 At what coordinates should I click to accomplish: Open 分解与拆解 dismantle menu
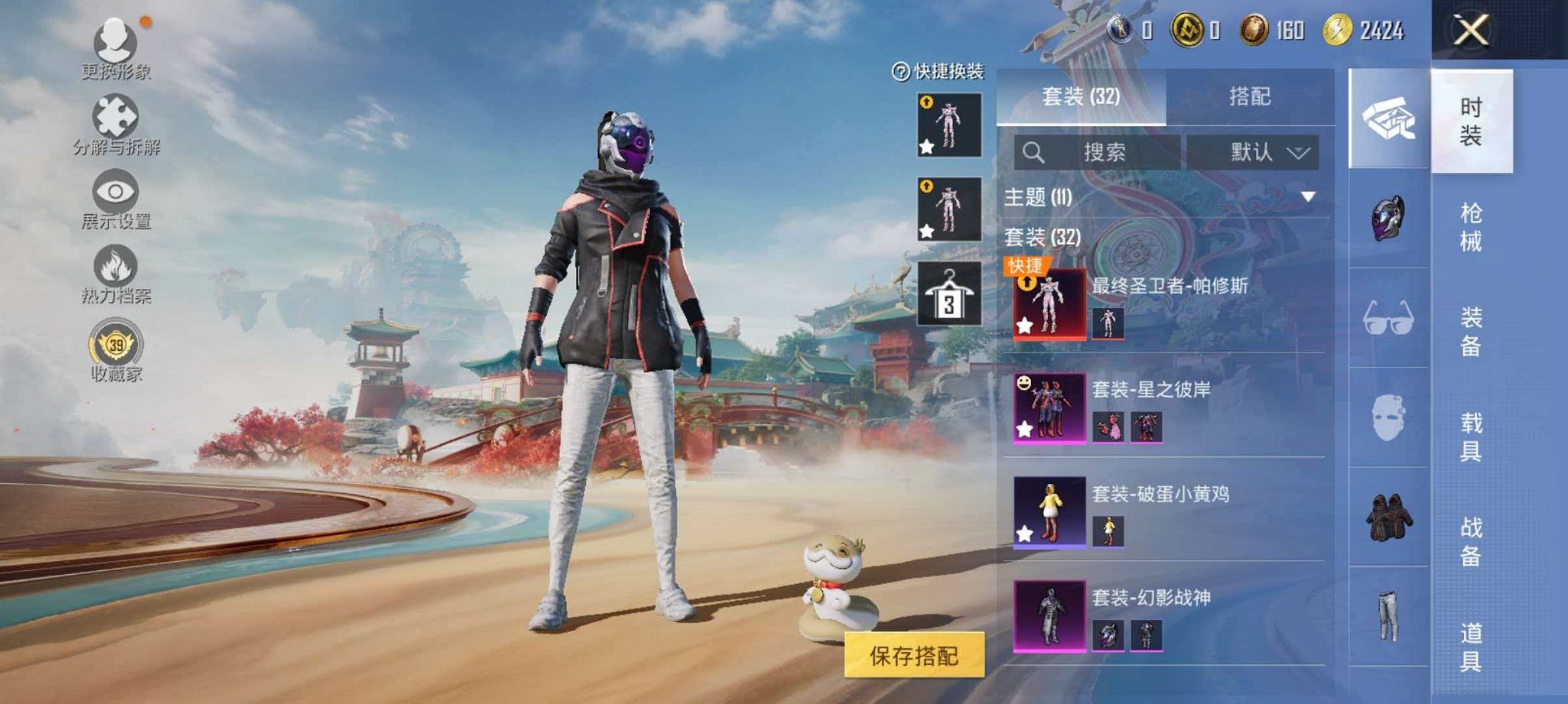coord(115,122)
